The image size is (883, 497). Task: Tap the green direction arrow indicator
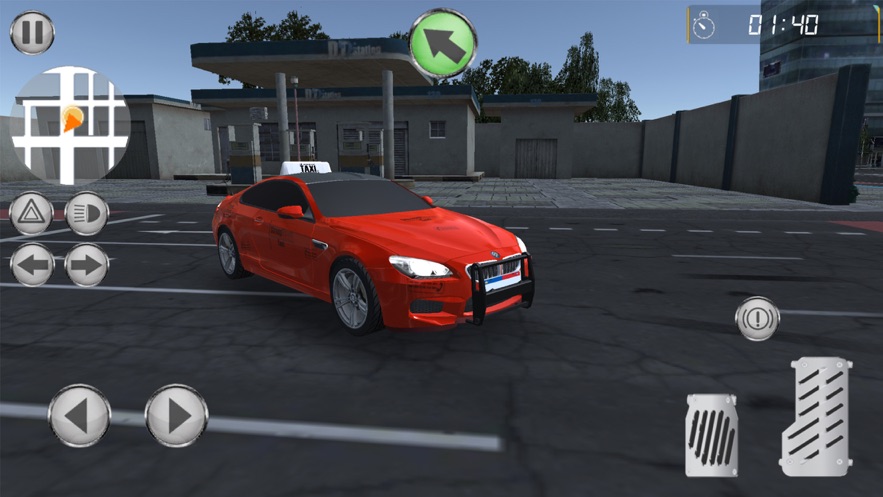(x=442, y=43)
